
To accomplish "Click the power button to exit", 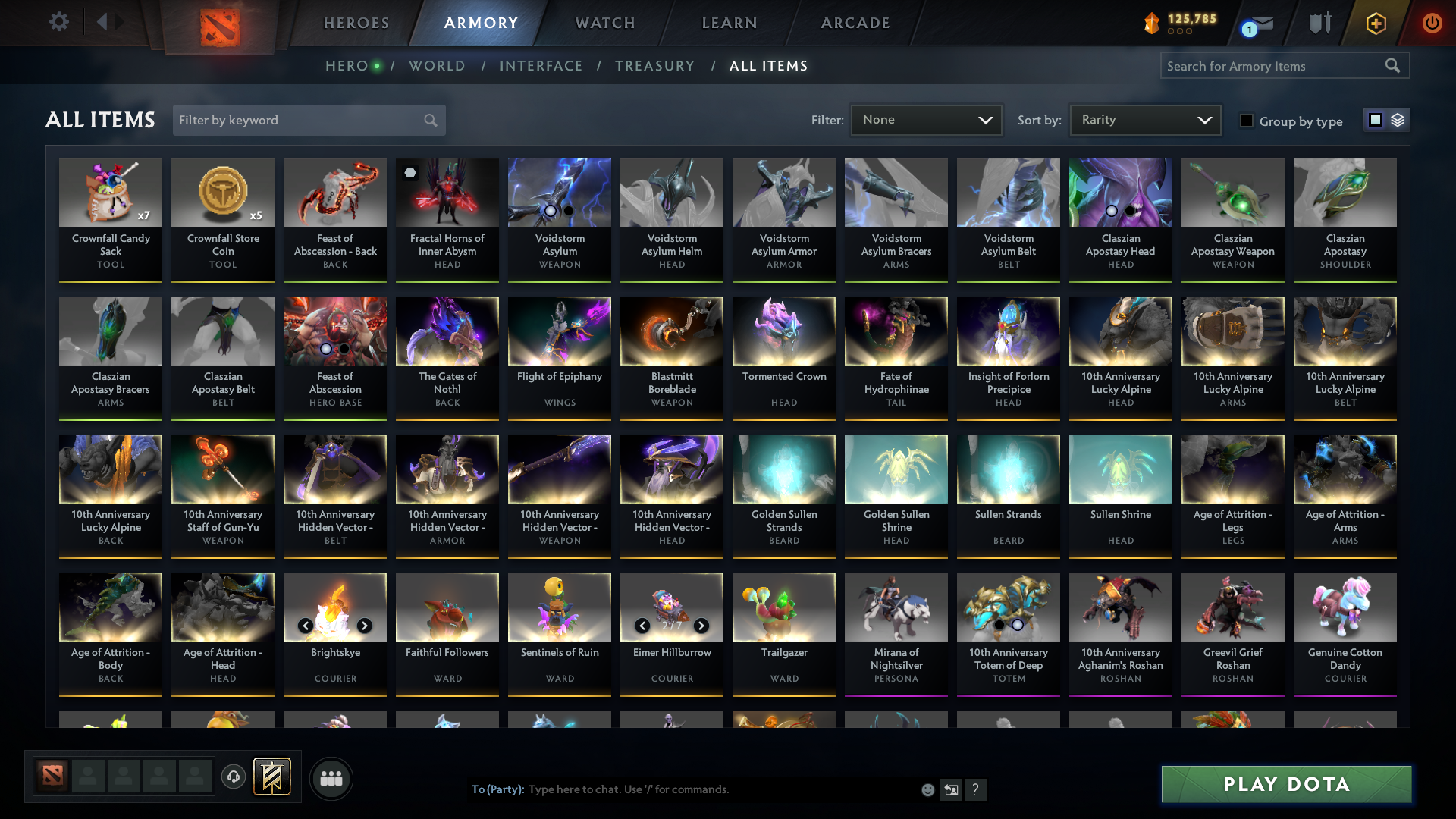I will click(1432, 23).
